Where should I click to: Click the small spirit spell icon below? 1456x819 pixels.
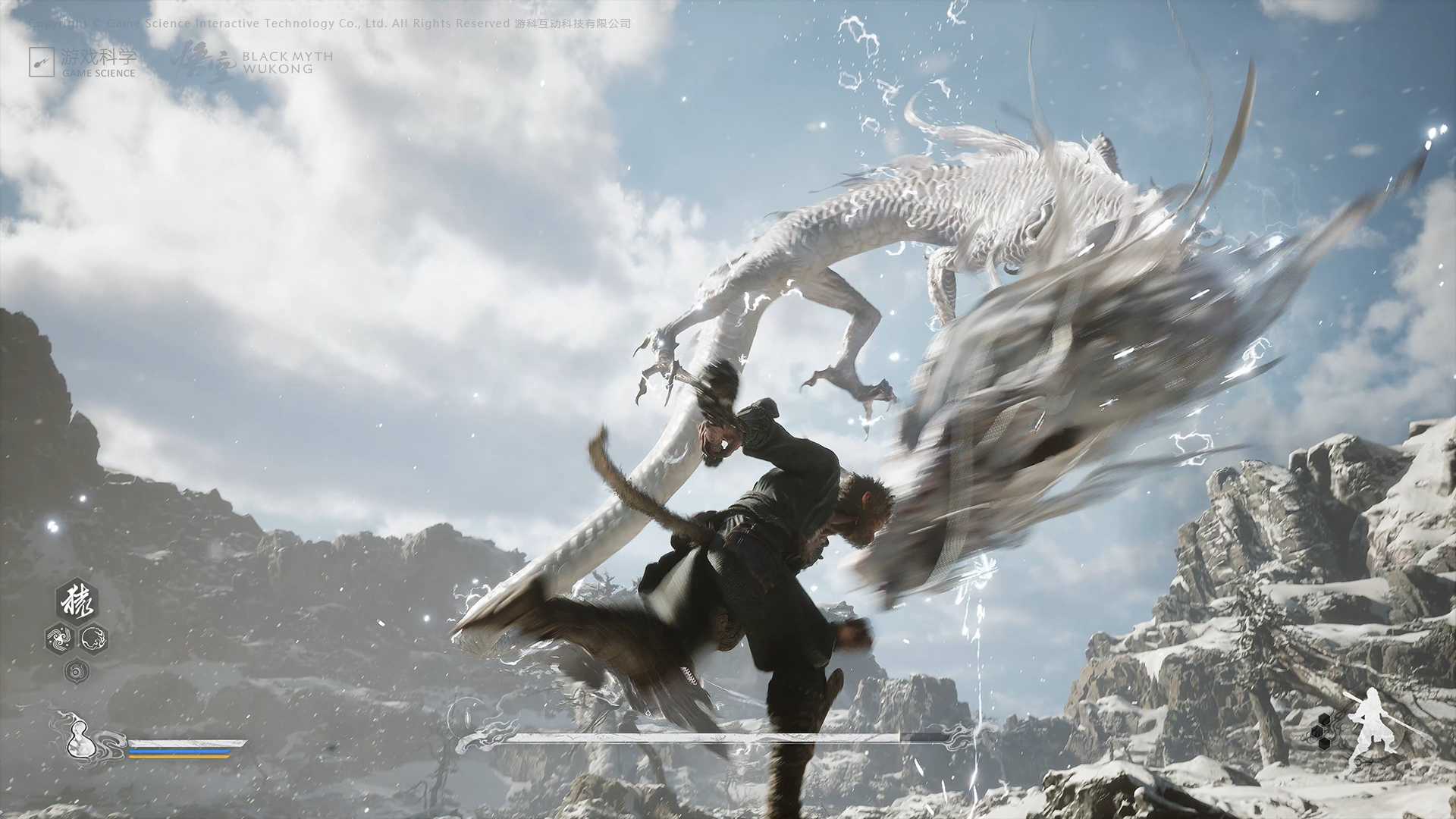[76, 671]
